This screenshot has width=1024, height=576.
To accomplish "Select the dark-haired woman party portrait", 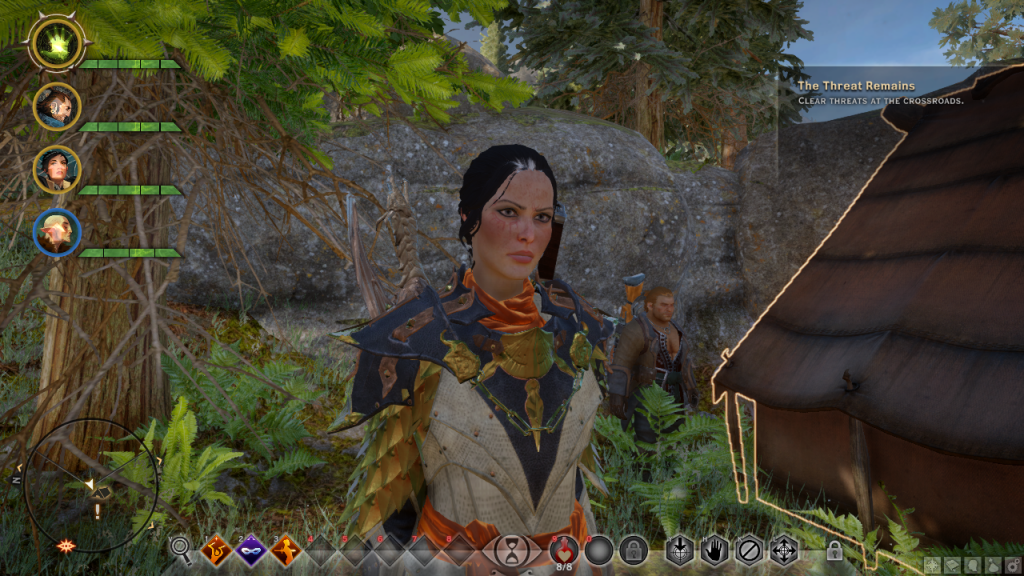I will [x=56, y=169].
